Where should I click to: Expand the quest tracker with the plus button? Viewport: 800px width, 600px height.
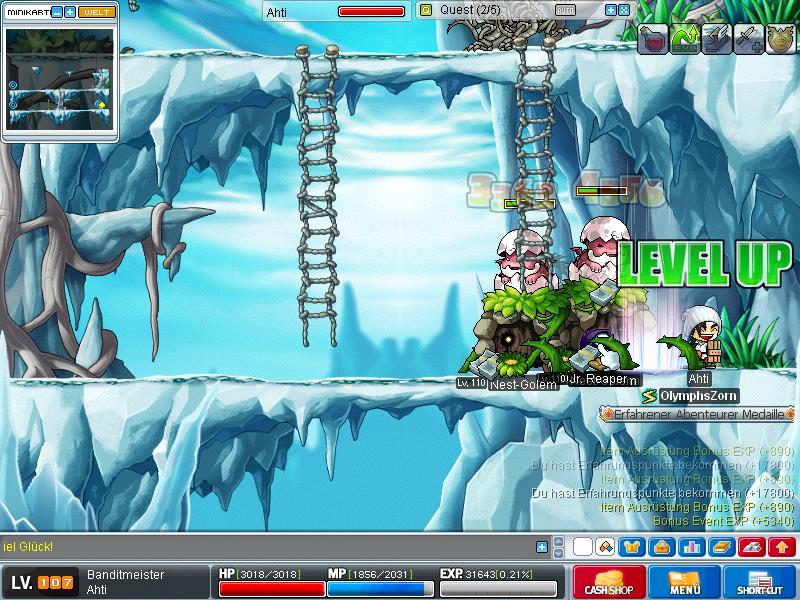(611, 10)
